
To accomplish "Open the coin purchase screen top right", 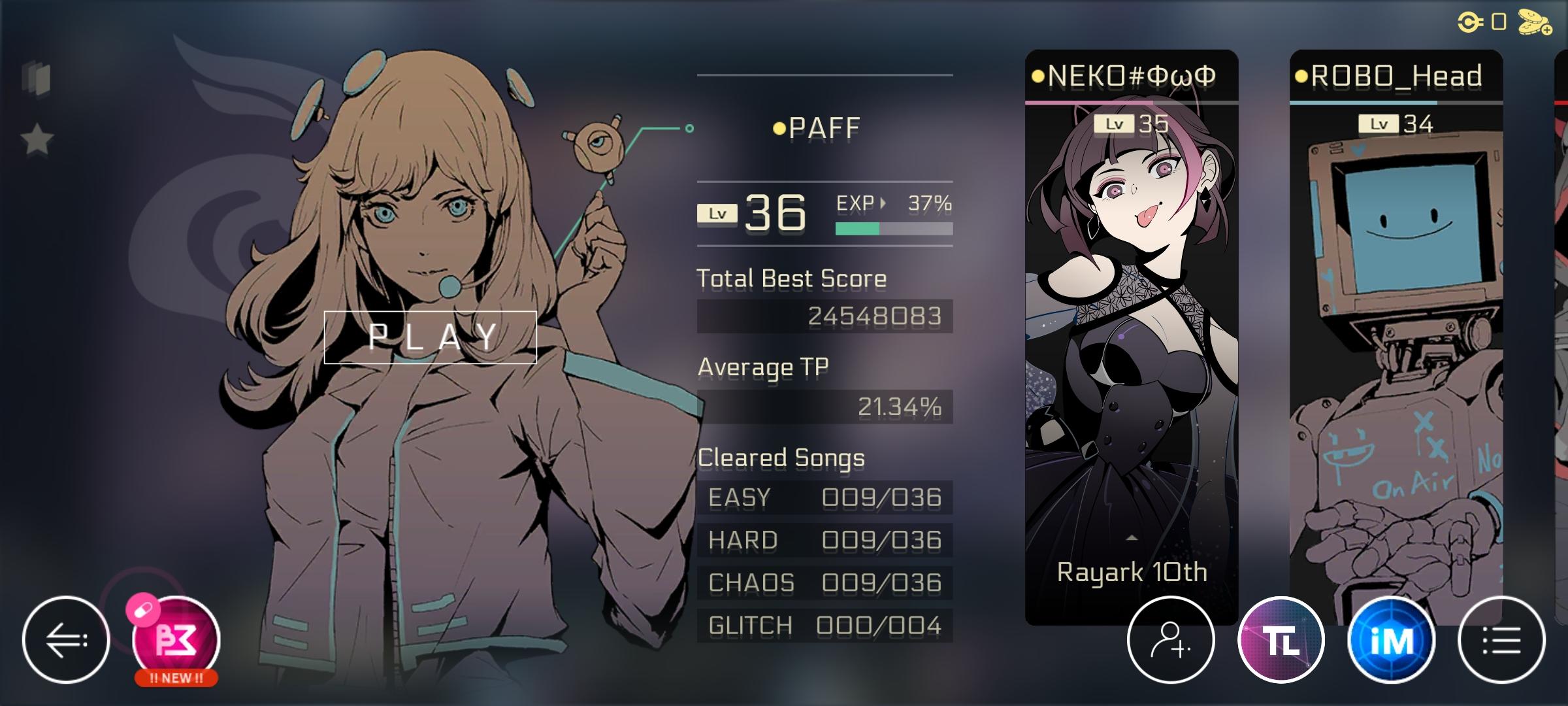I will [x=1535, y=22].
